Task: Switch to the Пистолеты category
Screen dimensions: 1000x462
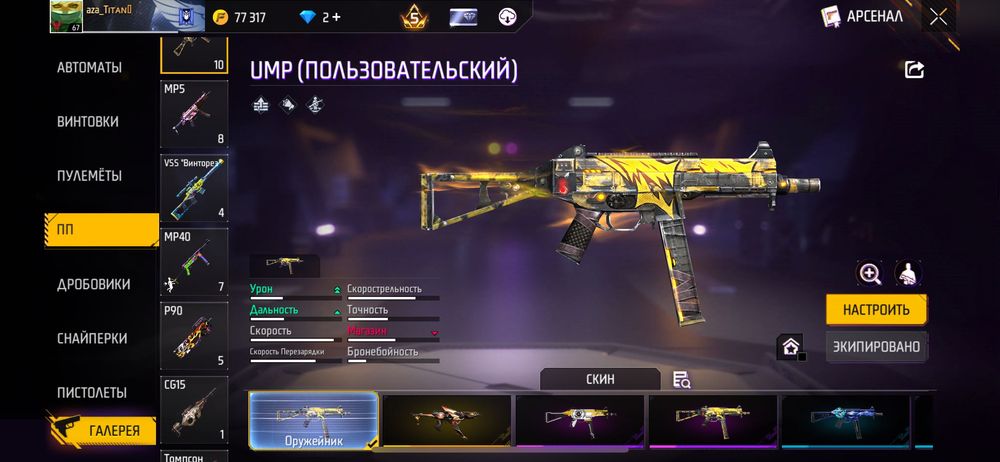Action: [92, 392]
